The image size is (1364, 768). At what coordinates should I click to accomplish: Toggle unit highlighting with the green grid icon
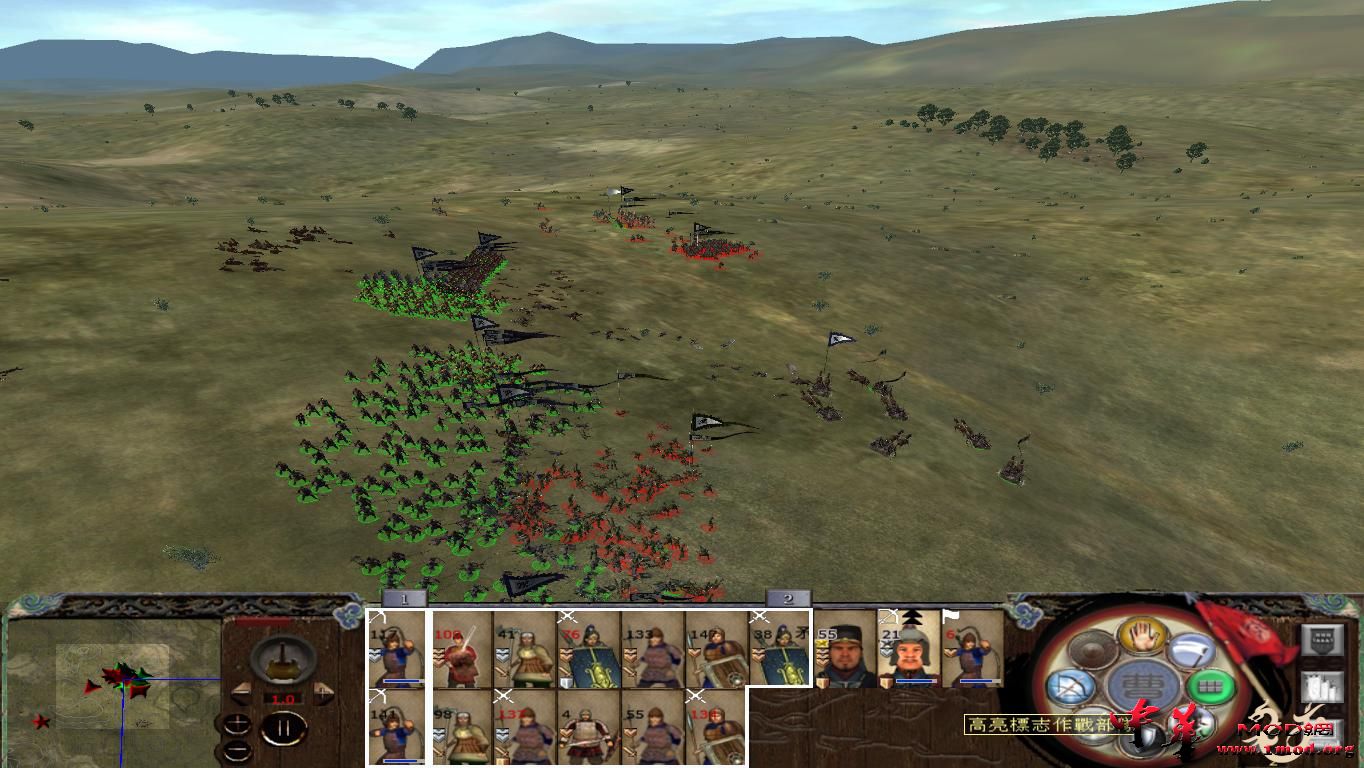coord(1209,686)
